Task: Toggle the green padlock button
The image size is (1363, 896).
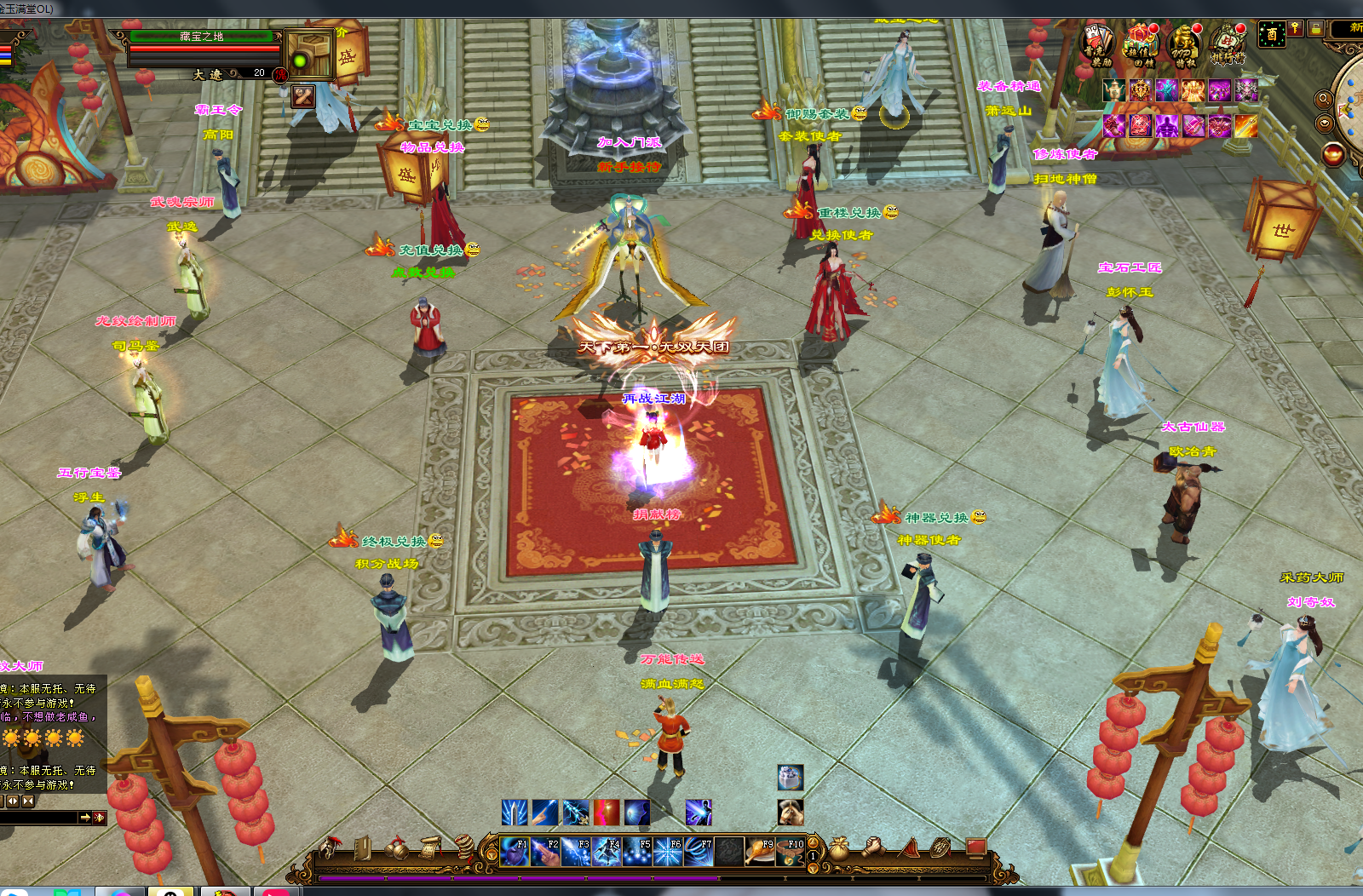Action: (1317, 28)
